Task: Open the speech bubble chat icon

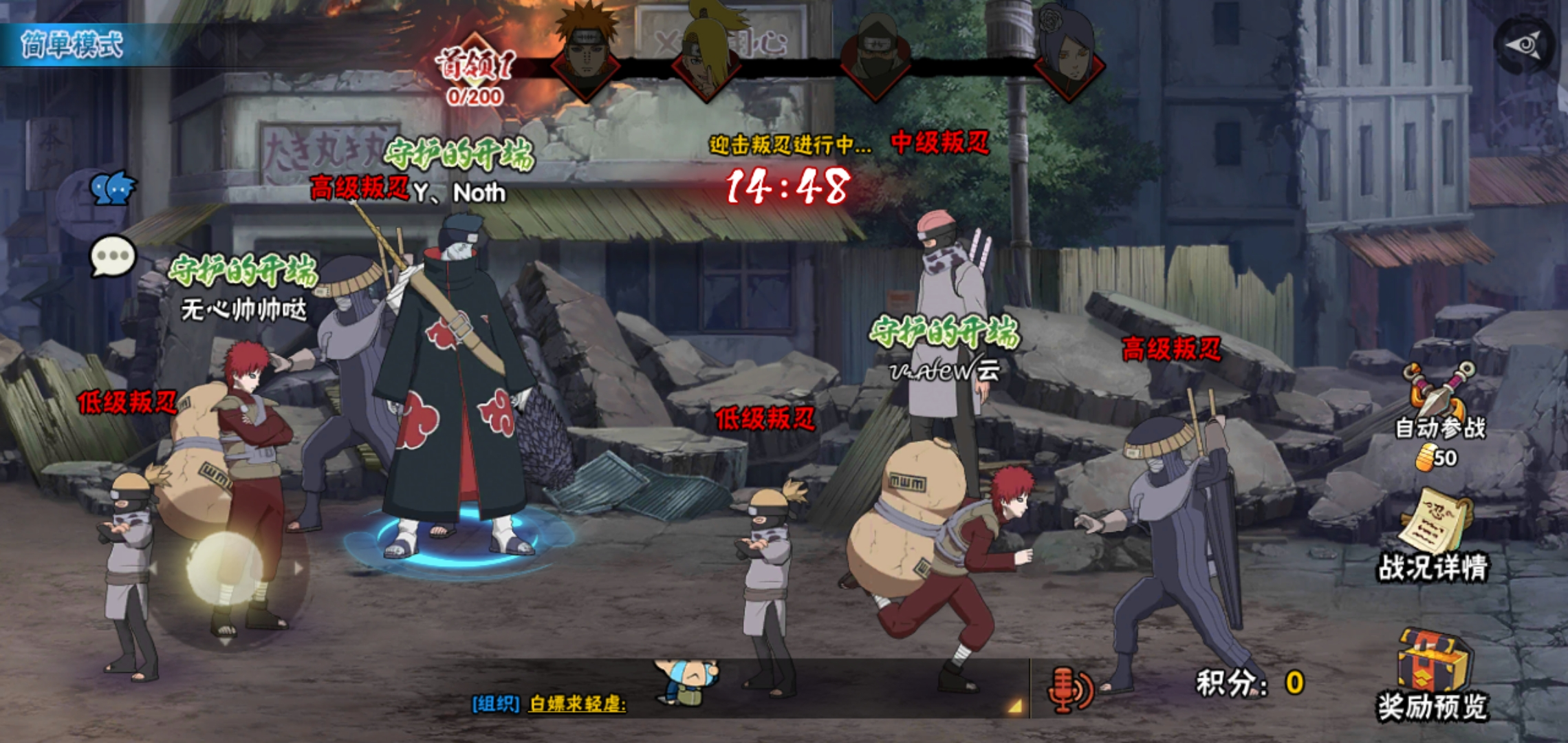Action: tap(113, 257)
